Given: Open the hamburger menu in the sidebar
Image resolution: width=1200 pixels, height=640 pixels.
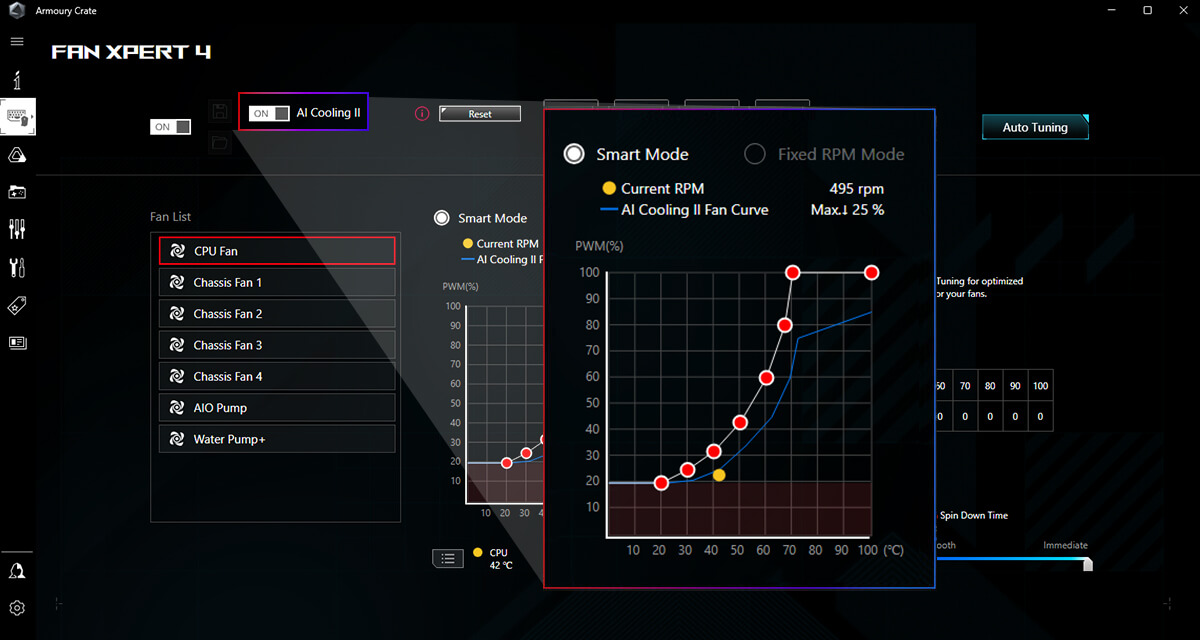Looking at the screenshot, I should tap(17, 41).
